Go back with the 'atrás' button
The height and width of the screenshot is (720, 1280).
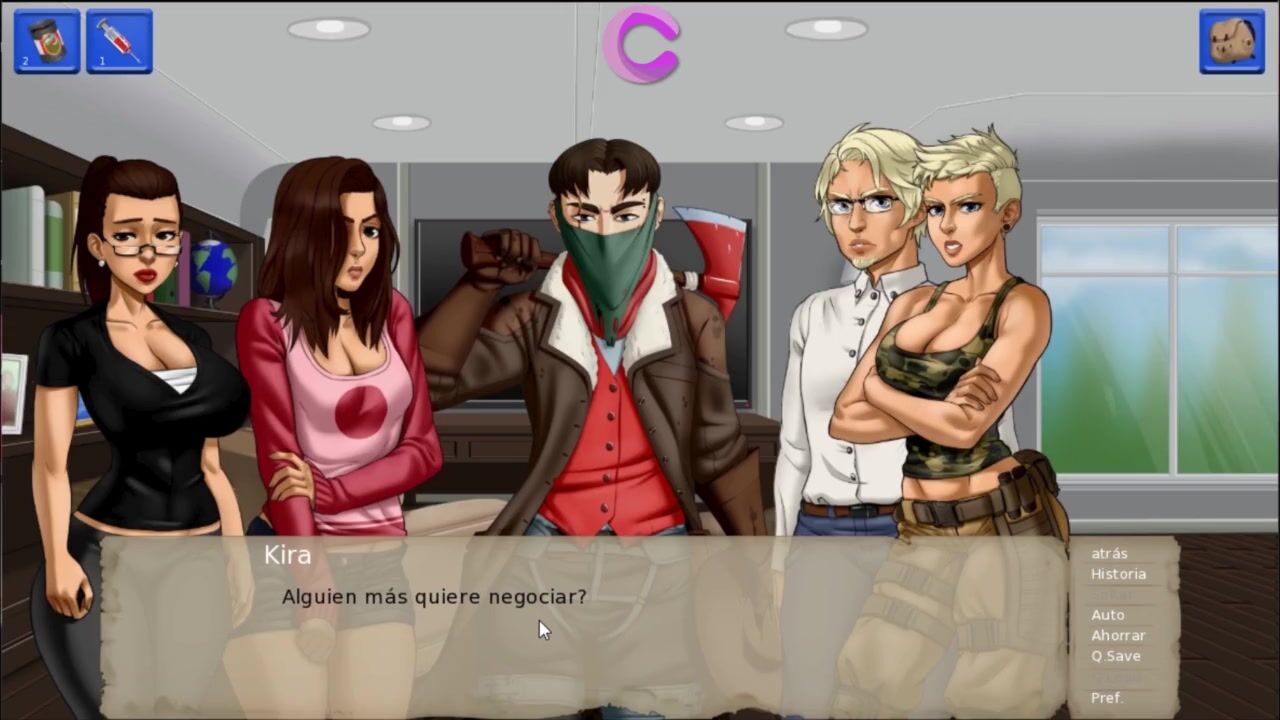pyautogui.click(x=1109, y=553)
